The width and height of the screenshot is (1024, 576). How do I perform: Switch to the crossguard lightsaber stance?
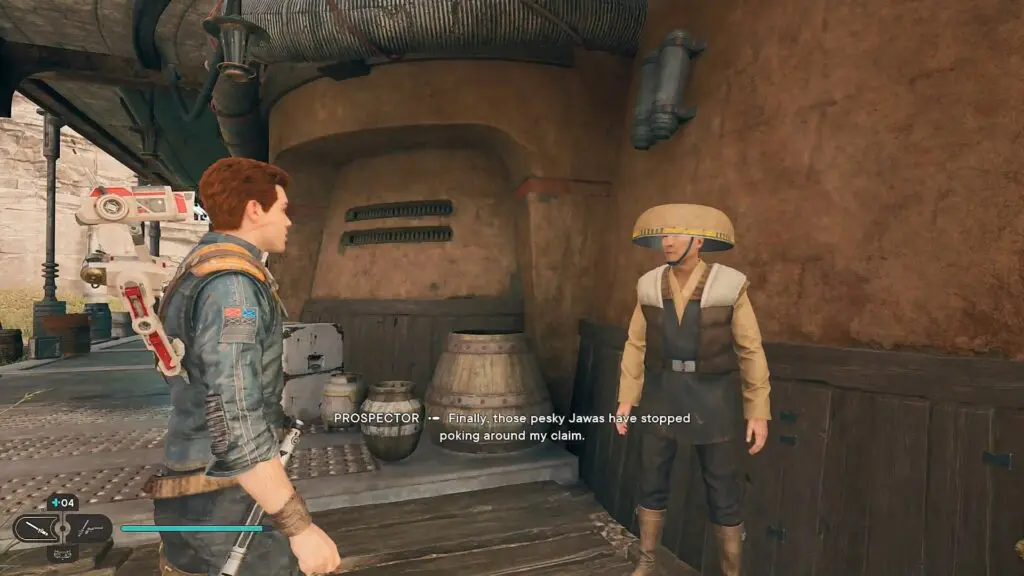(x=89, y=528)
